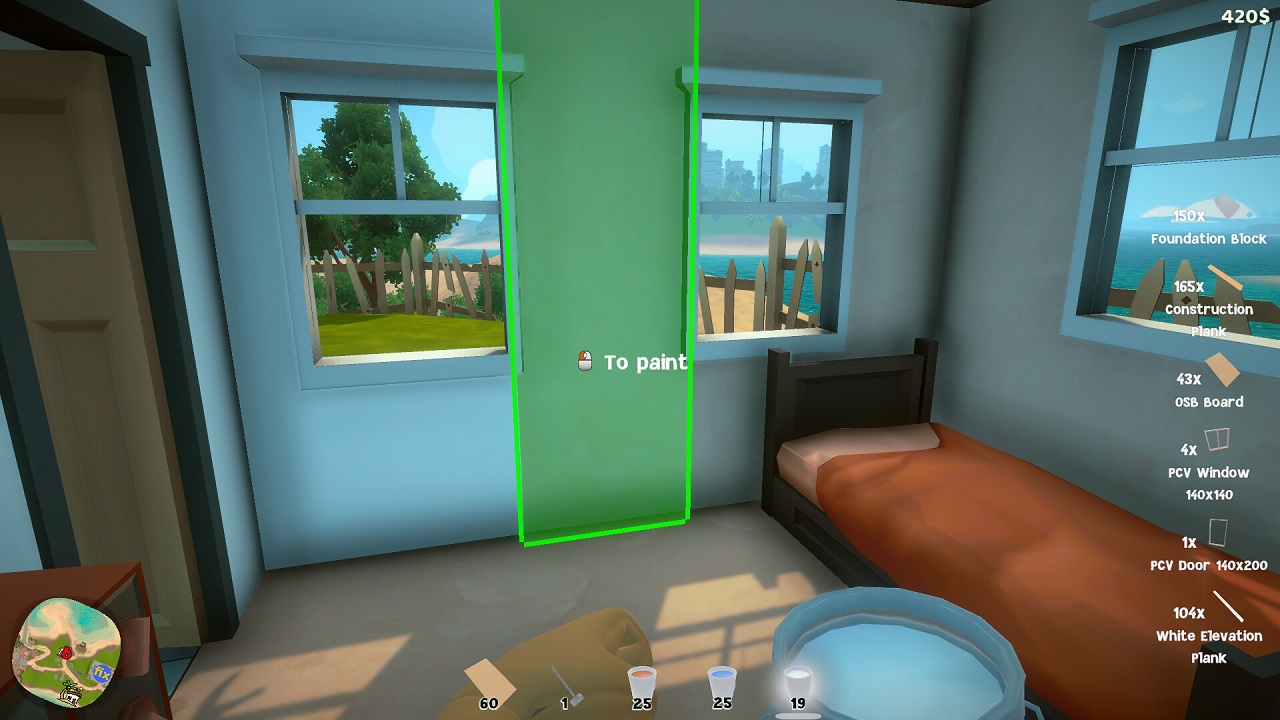Choose the orange paint bucket
This screenshot has height=720, width=1280.
pyautogui.click(x=641, y=684)
